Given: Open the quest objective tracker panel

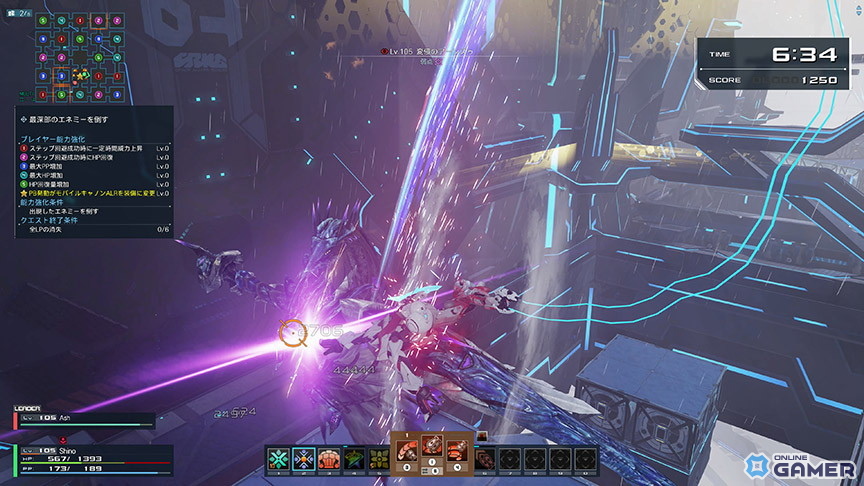Looking at the screenshot, I should (x=94, y=172).
